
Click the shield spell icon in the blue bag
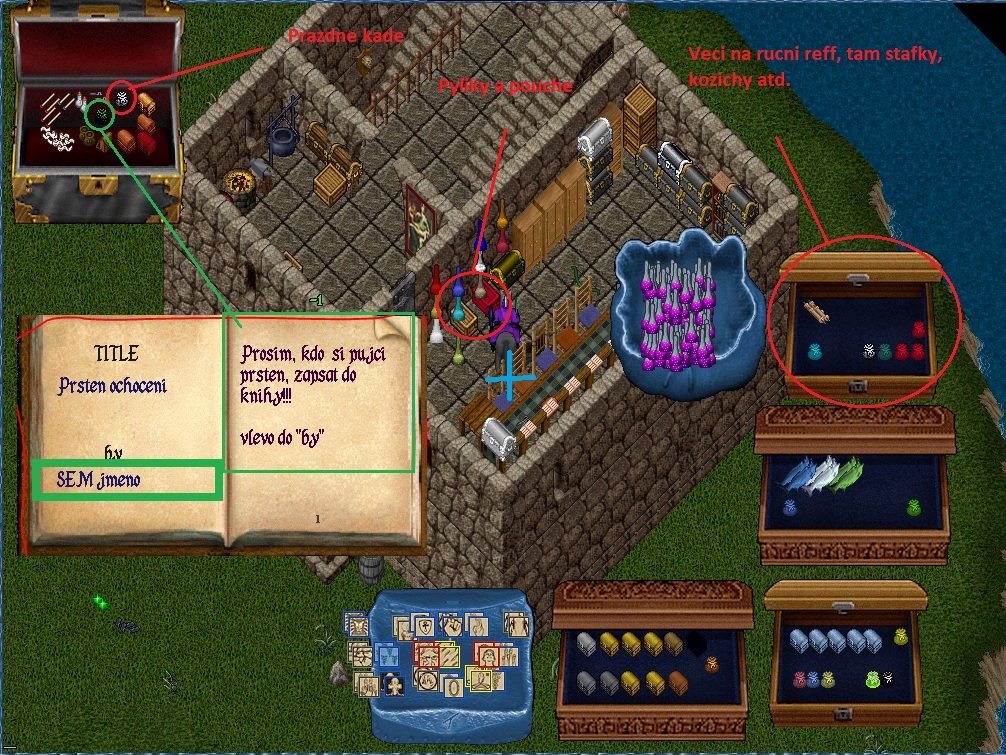[x=423, y=626]
